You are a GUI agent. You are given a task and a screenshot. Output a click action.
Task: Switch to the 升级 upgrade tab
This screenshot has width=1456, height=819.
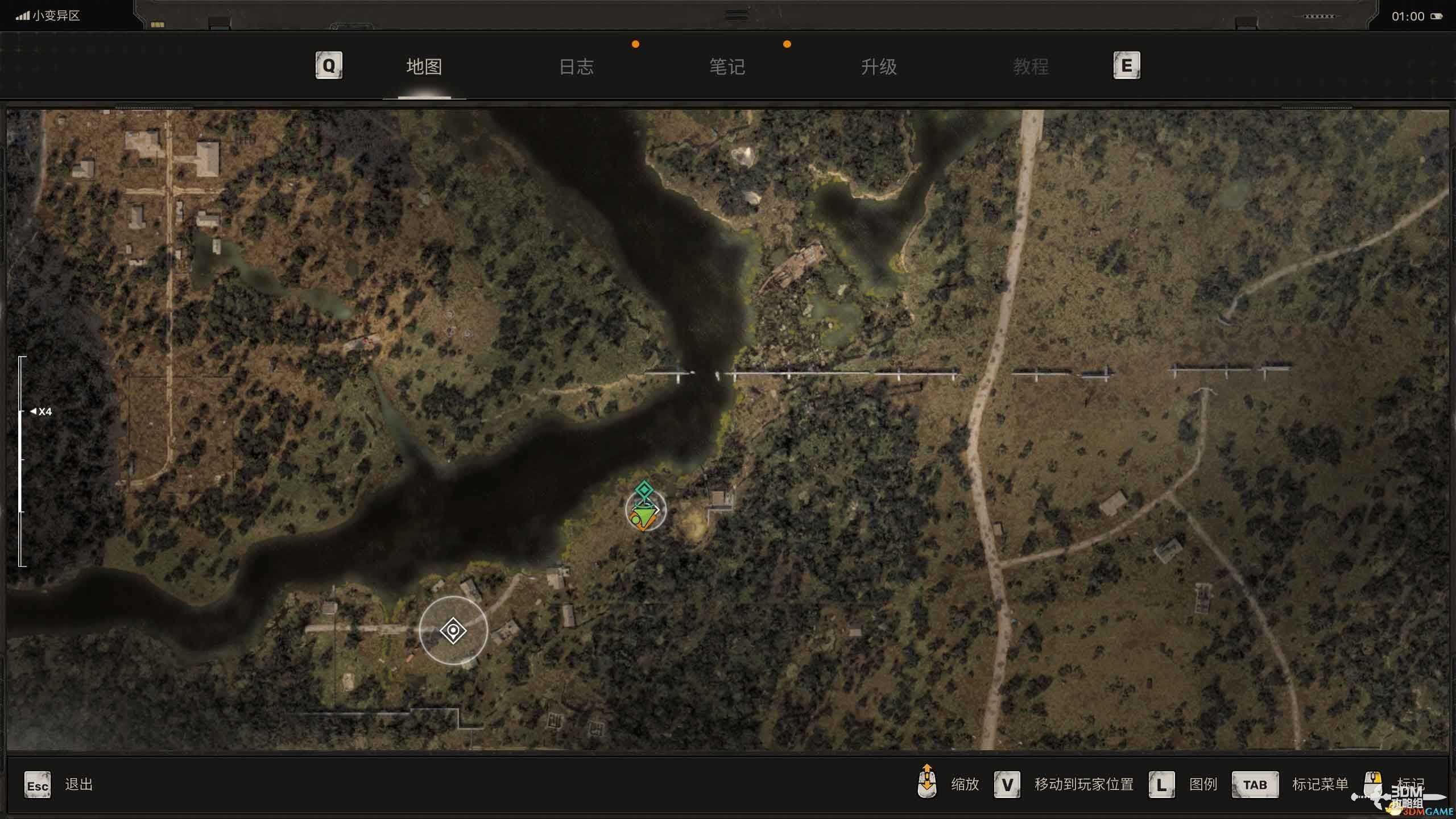pyautogui.click(x=879, y=67)
